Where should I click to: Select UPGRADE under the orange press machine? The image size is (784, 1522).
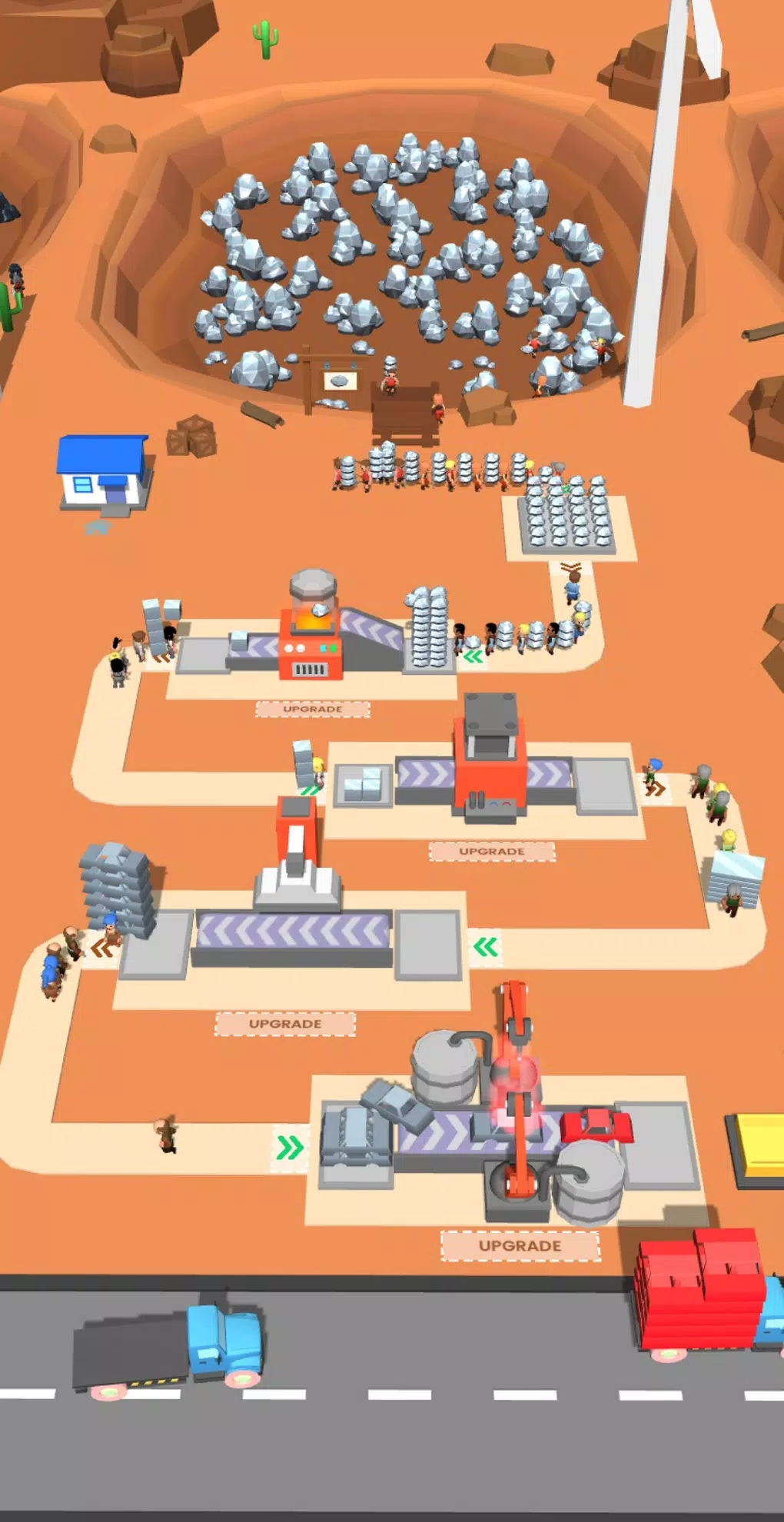point(492,851)
